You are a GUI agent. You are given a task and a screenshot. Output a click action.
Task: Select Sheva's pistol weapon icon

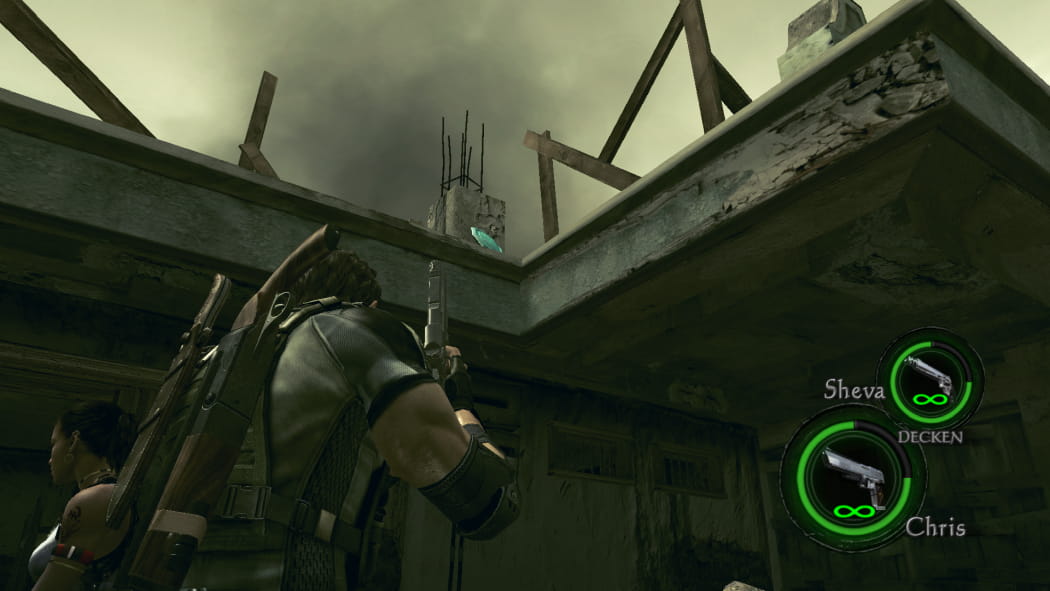929,376
